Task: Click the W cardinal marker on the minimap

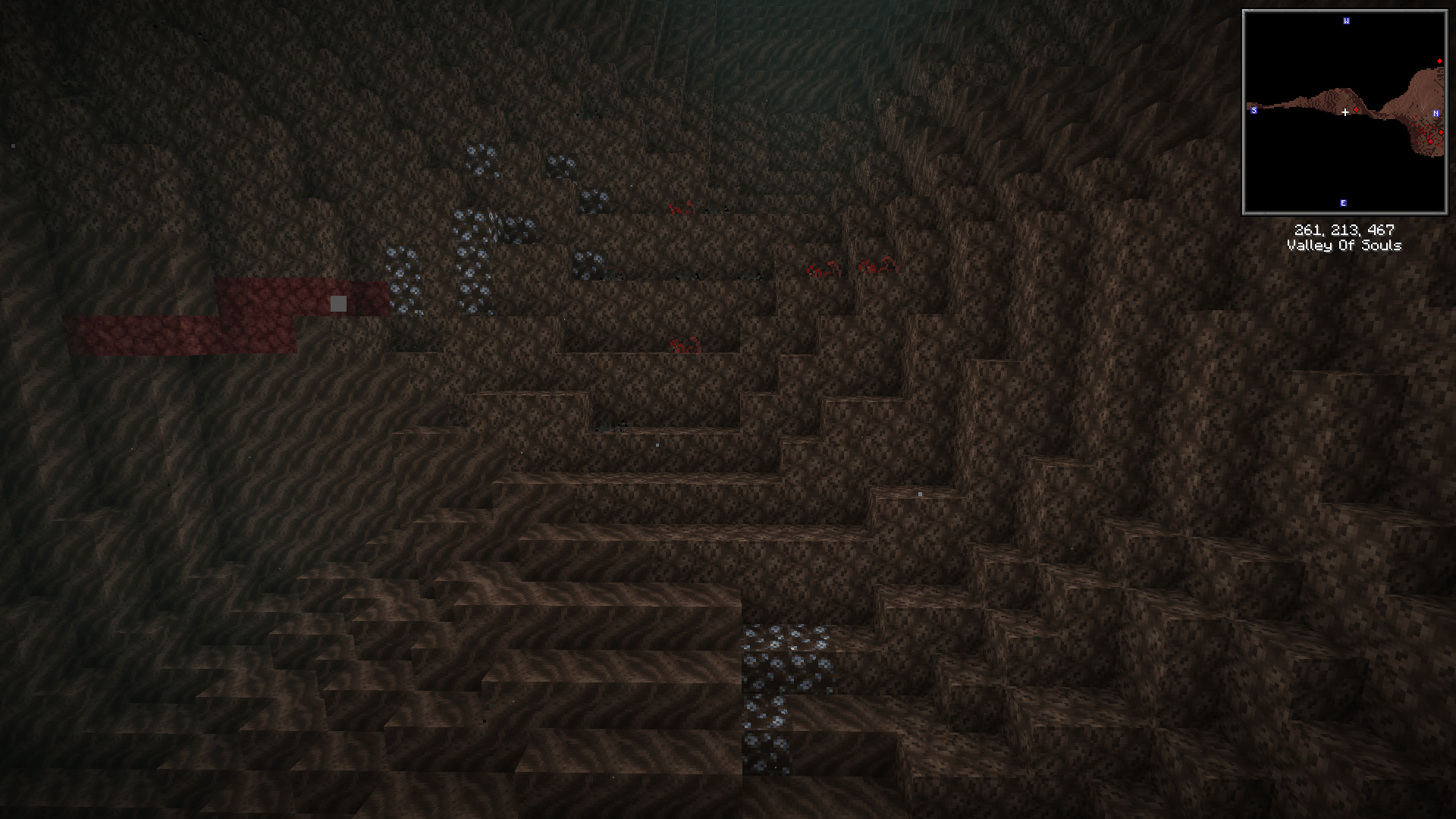Action: click(1346, 21)
